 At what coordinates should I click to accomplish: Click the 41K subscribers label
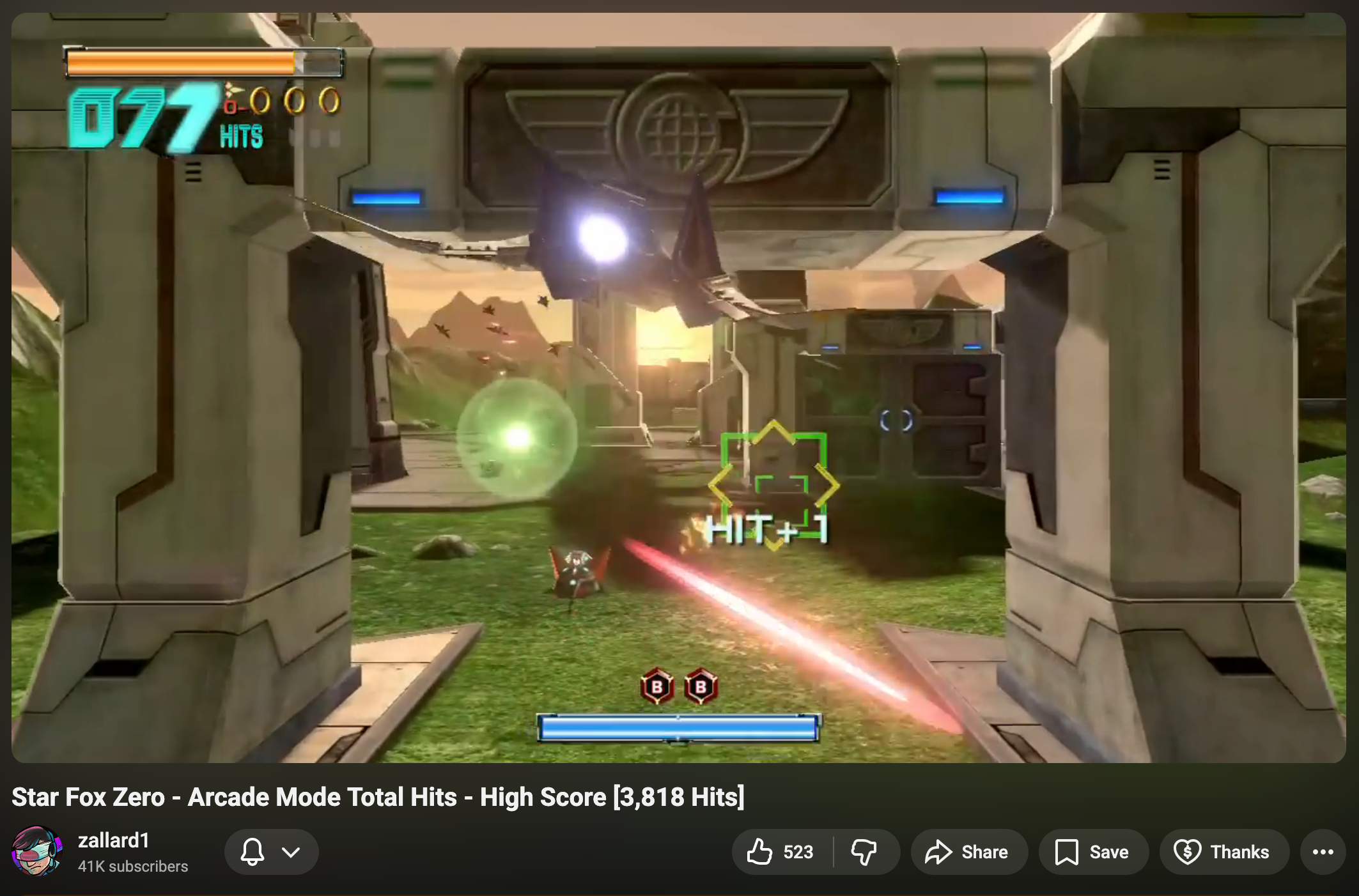tap(132, 867)
